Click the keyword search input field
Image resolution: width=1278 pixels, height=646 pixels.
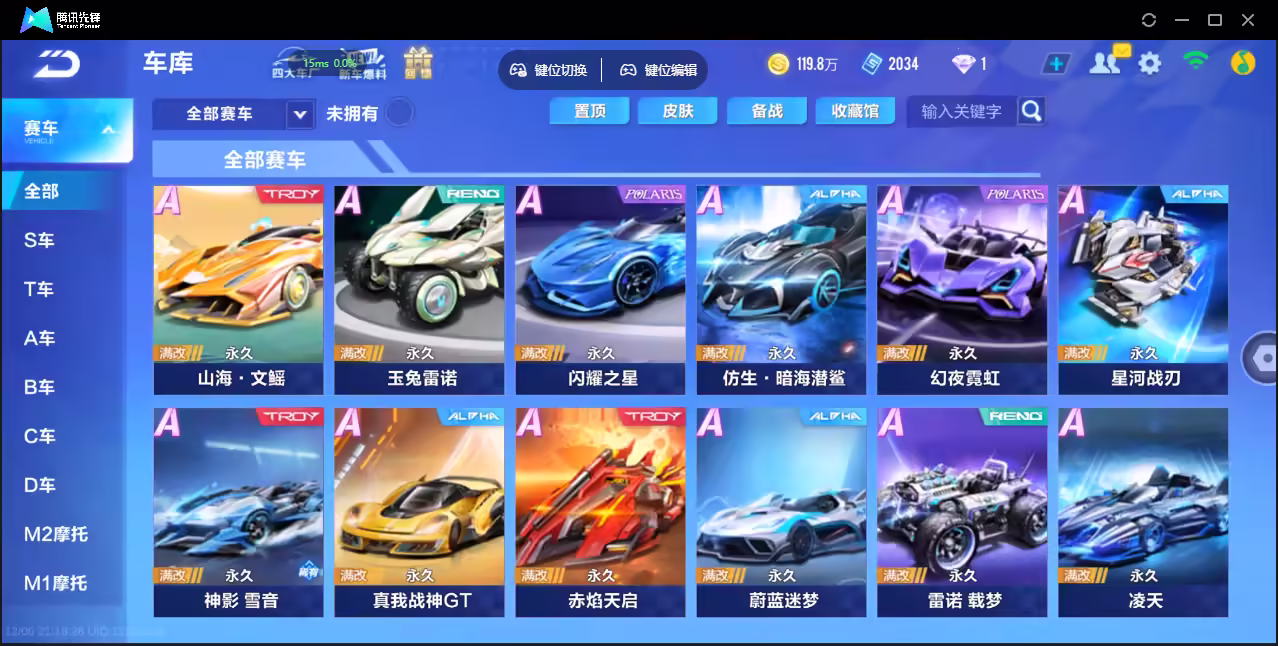[x=961, y=111]
